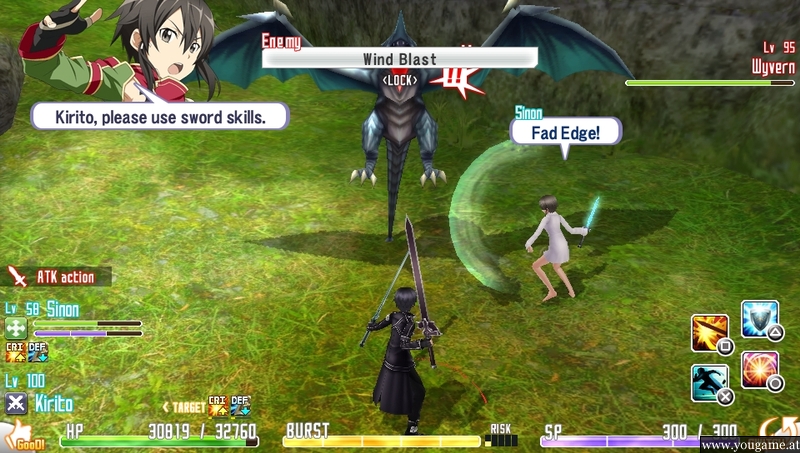The width and height of the screenshot is (800, 453).
Task: Click Sinon's DEF down status icon
Action: (x=37, y=351)
